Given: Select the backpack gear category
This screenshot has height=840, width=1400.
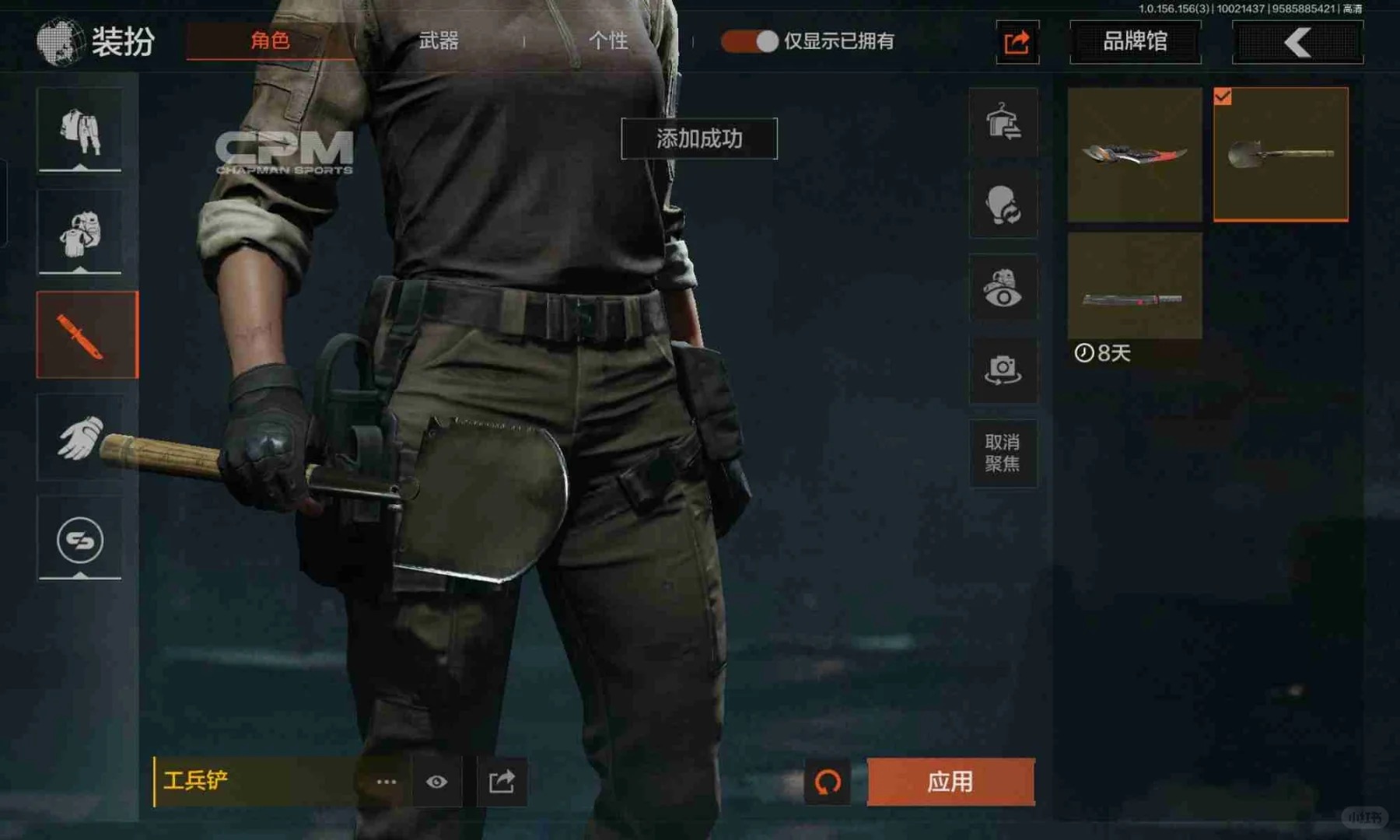Looking at the screenshot, I should (80, 232).
